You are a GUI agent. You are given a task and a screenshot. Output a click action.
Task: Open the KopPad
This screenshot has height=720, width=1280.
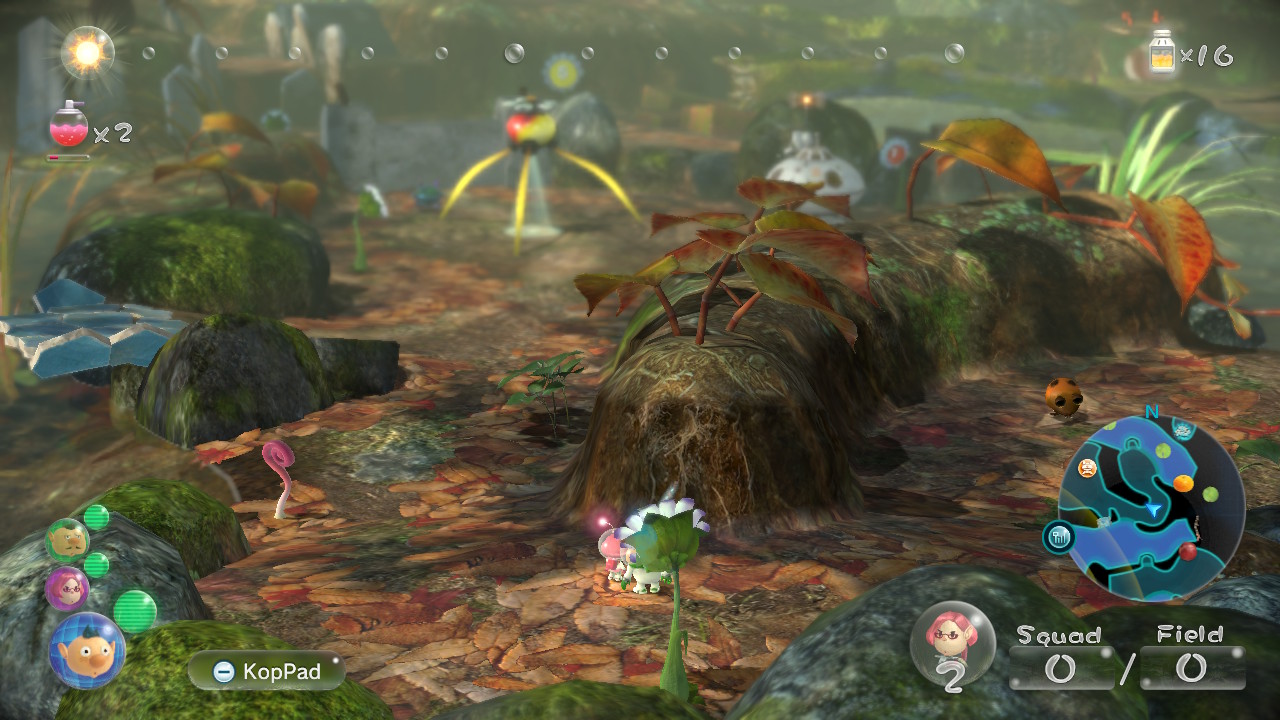click(266, 672)
